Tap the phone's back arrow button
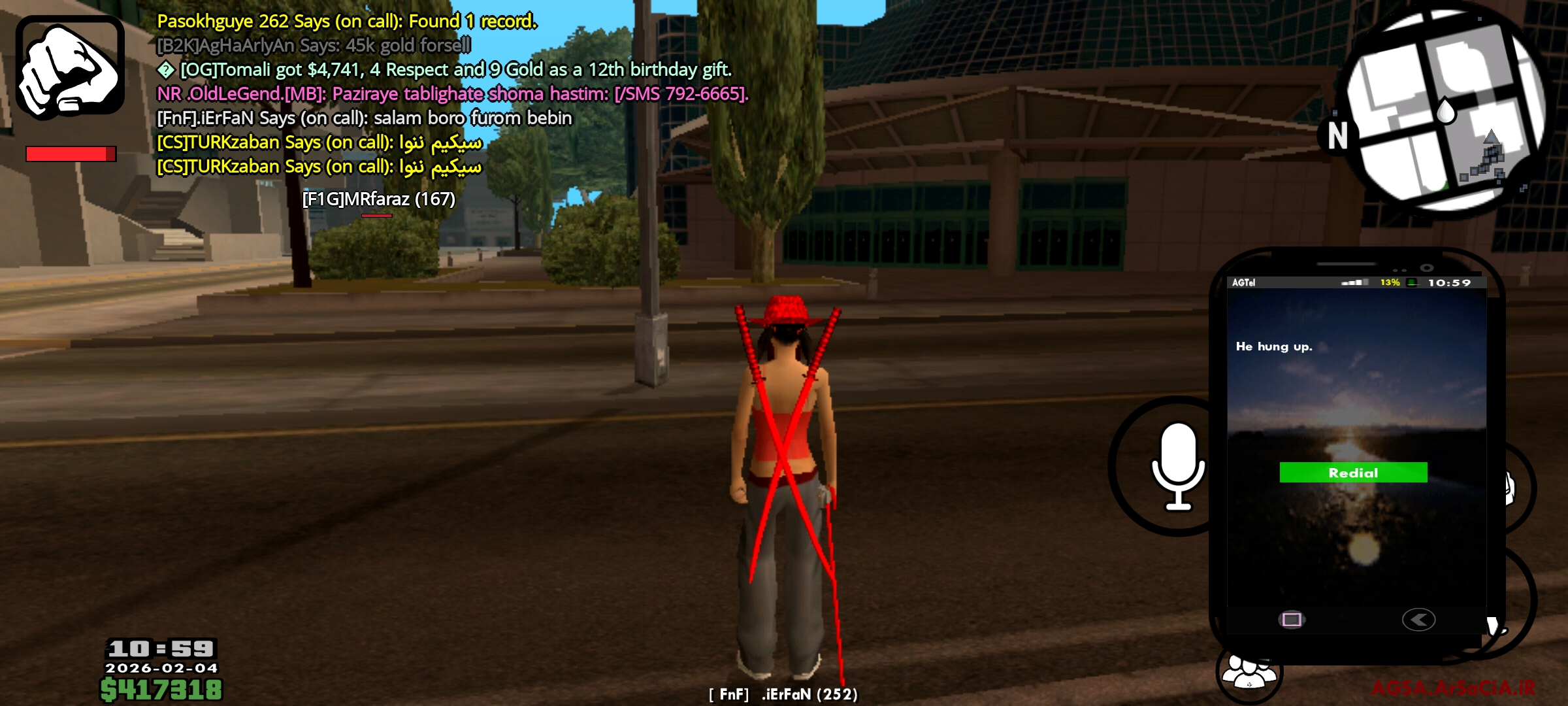The width and height of the screenshot is (1568, 706). pos(1418,619)
